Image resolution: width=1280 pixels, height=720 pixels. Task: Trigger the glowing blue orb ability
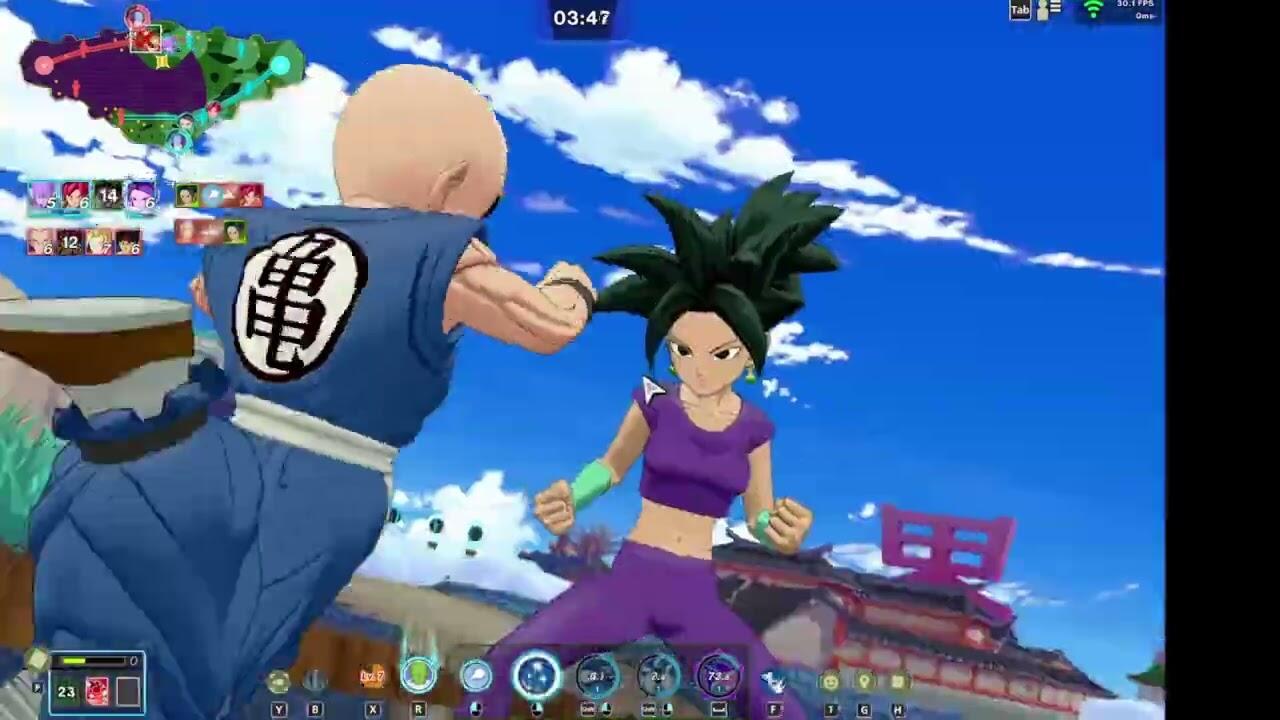(536, 676)
